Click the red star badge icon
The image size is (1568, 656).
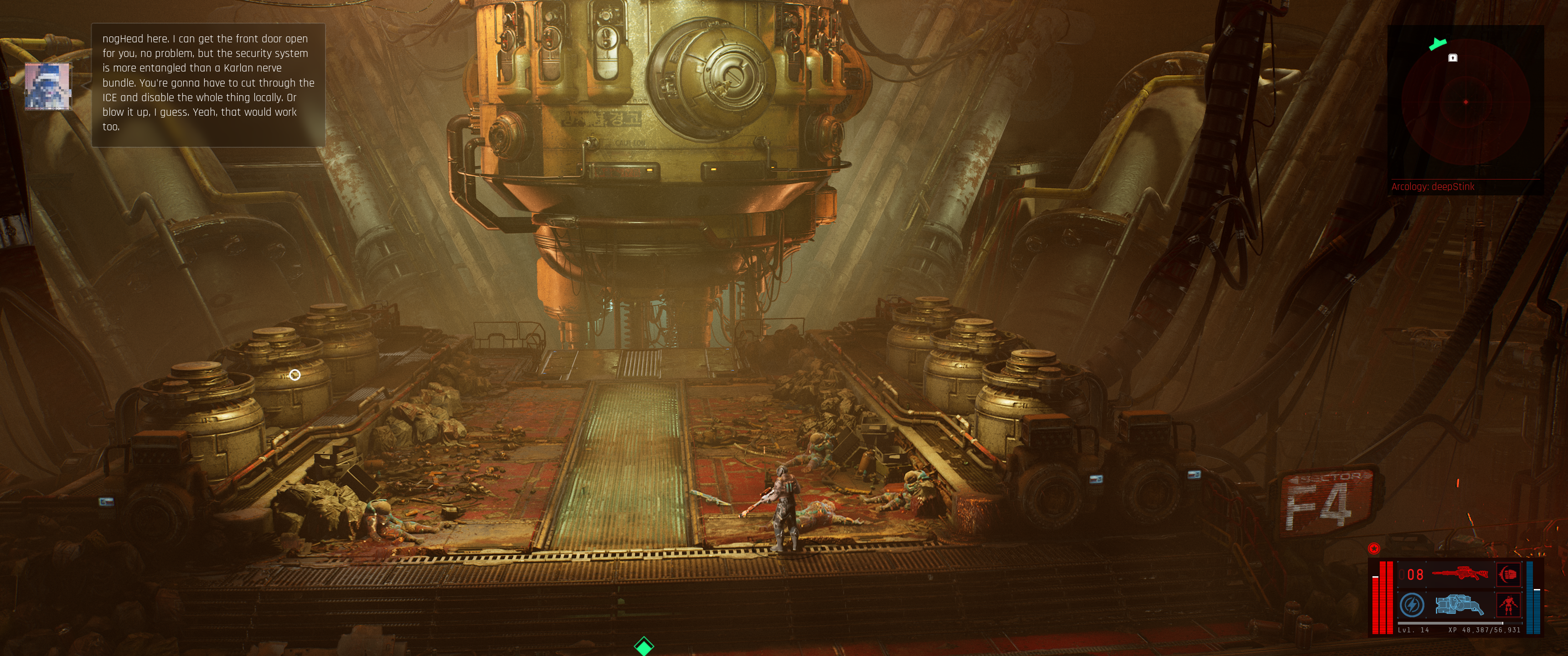coord(1374,548)
